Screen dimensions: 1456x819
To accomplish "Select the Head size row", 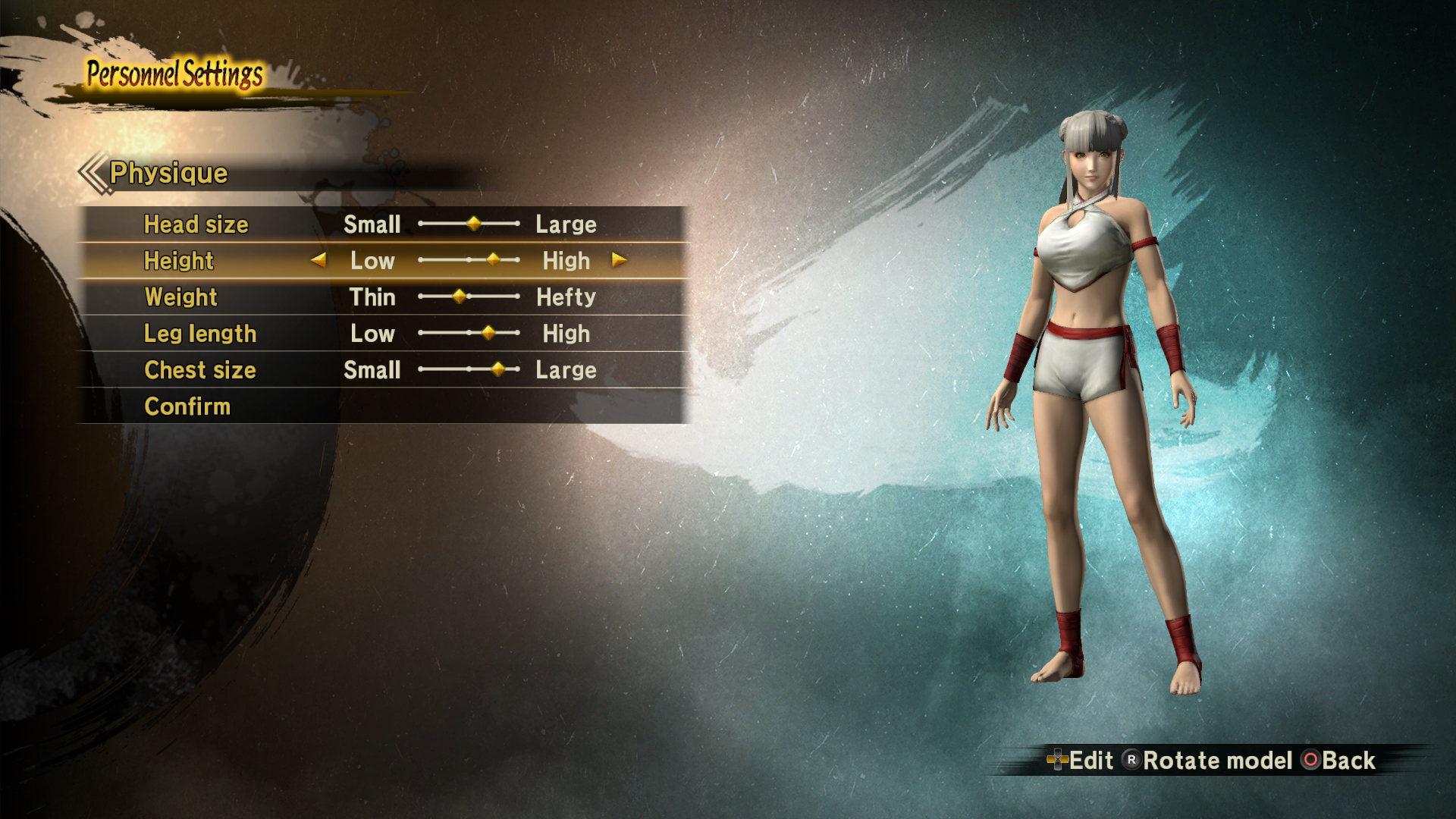I will tap(196, 224).
